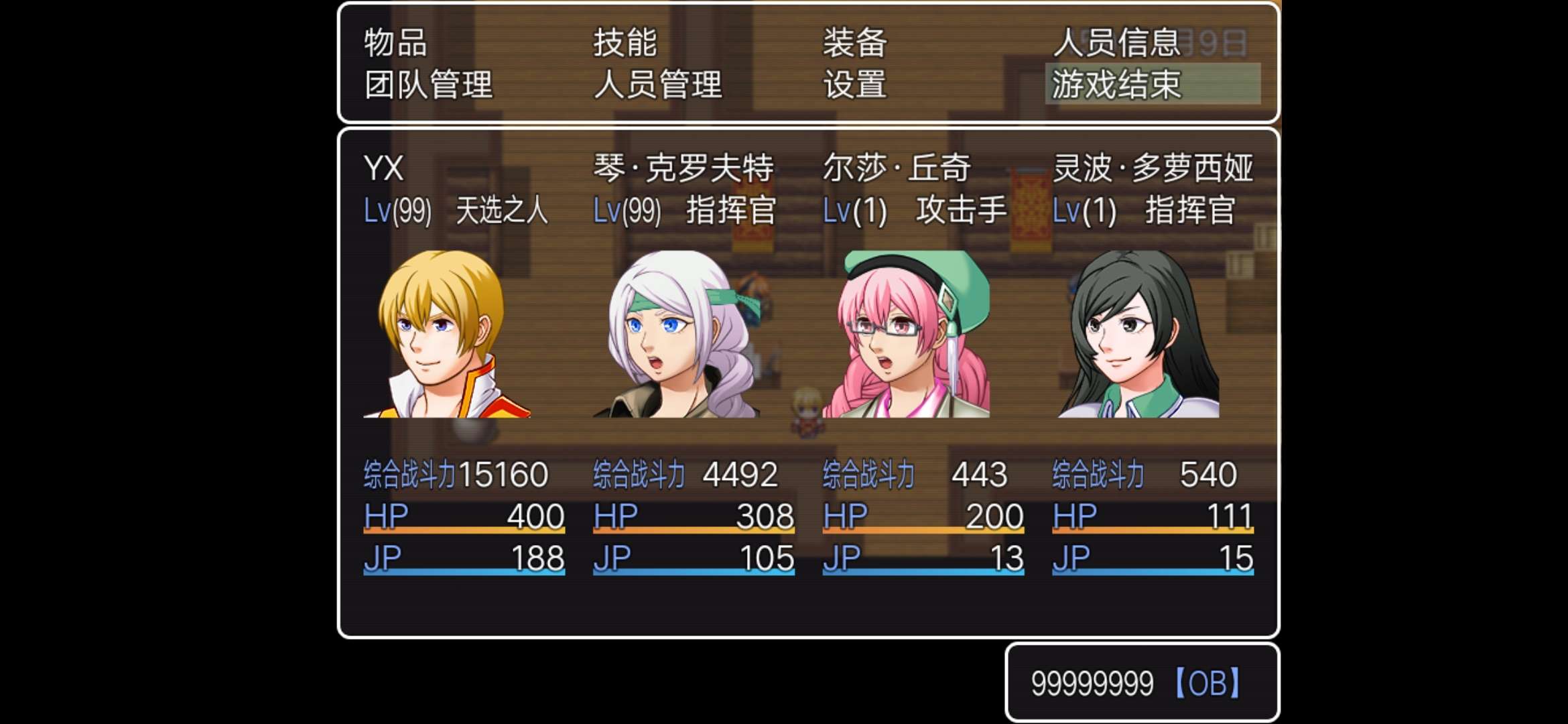Open the 技能 (Skills) menu entry
Viewport: 1568px width, 724px height.
point(625,42)
